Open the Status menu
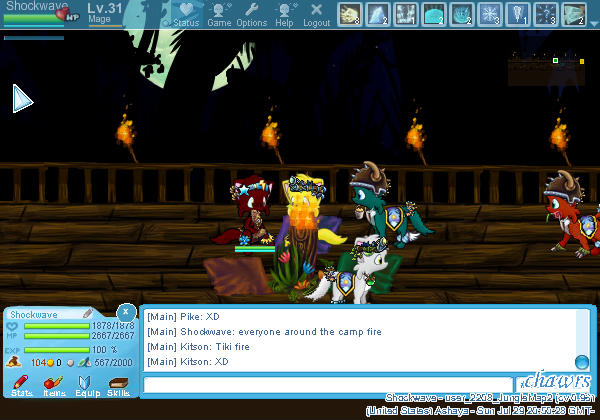The height and width of the screenshot is (420, 600). click(185, 14)
